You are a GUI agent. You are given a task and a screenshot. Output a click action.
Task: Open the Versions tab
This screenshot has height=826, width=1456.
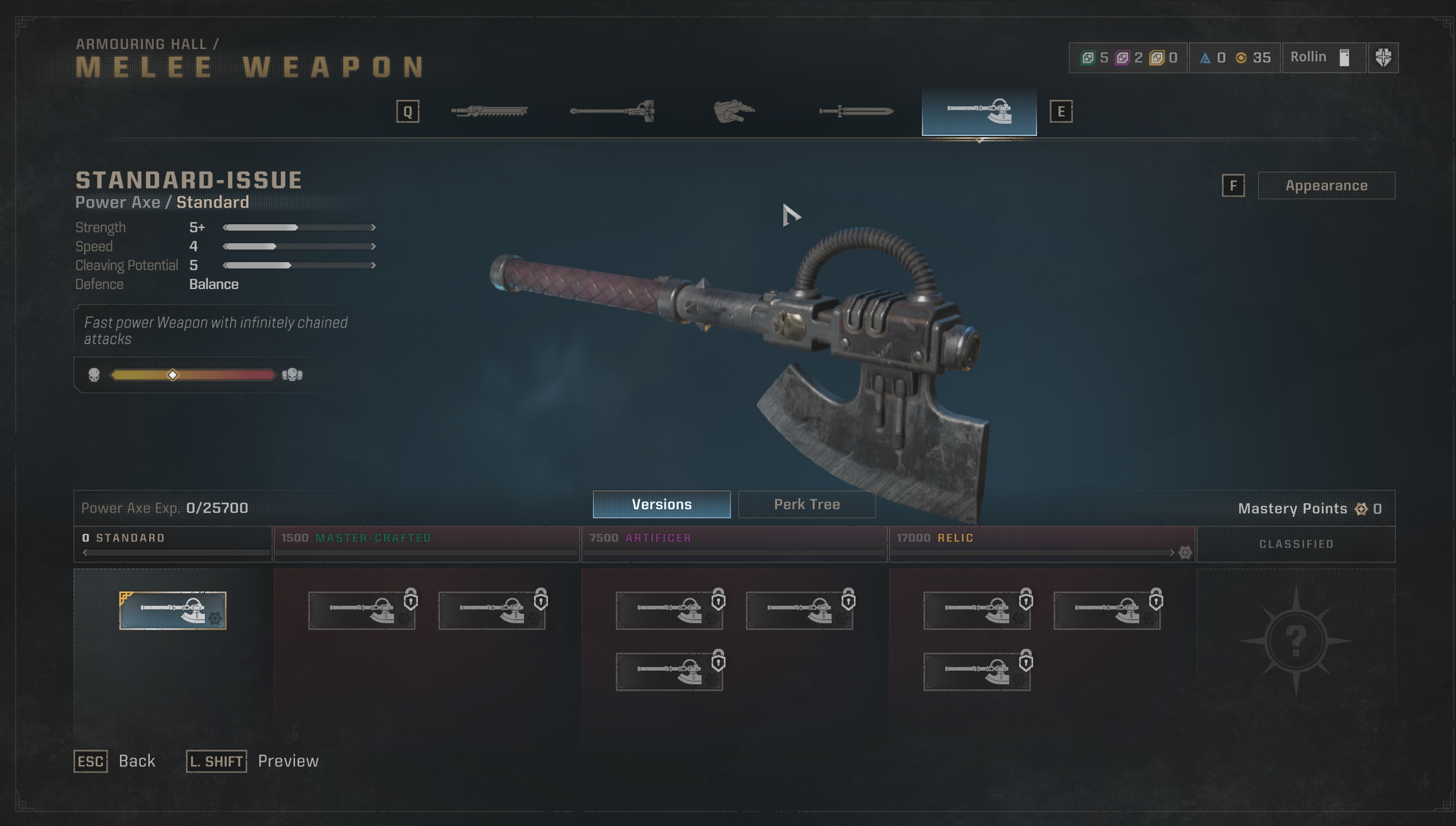(661, 504)
